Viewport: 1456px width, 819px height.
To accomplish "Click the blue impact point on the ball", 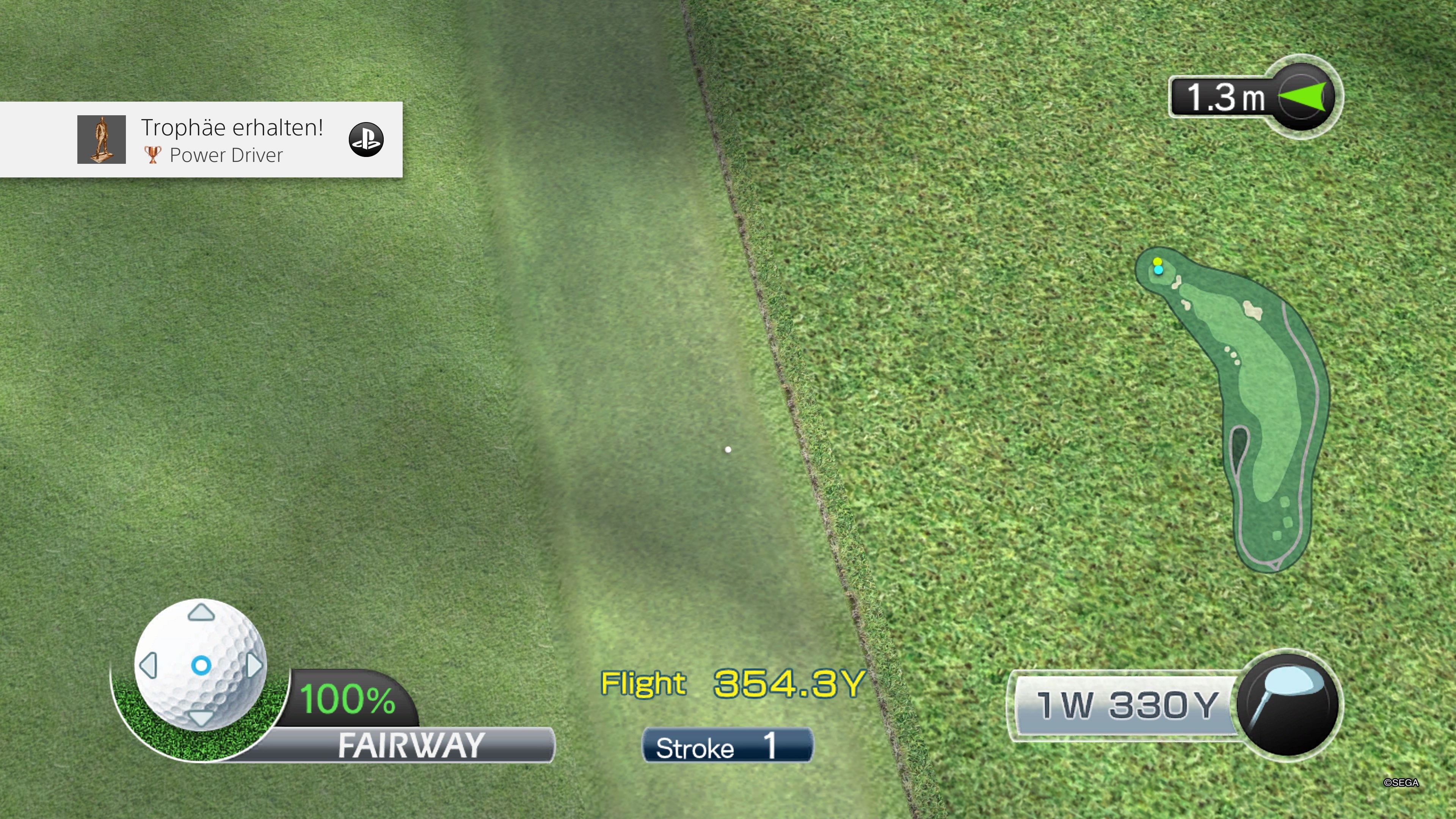I will pos(201,665).
